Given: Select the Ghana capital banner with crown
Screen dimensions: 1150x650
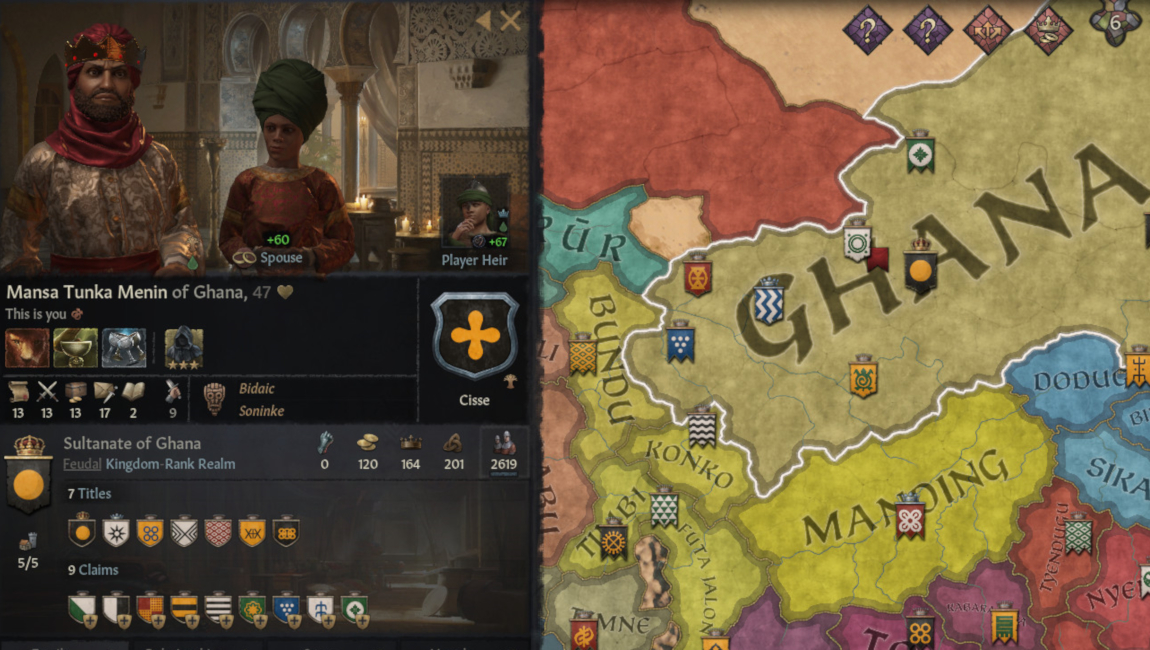Looking at the screenshot, I should click(920, 267).
